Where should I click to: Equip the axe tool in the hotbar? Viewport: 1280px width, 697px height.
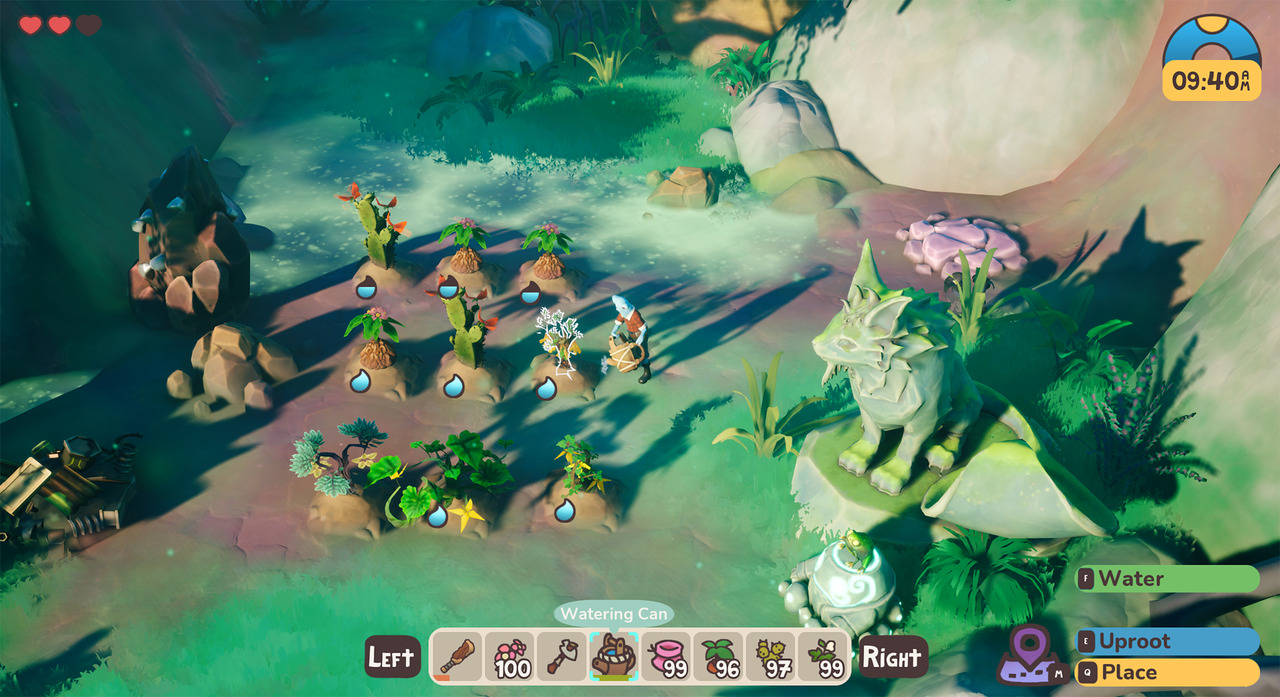(562, 657)
